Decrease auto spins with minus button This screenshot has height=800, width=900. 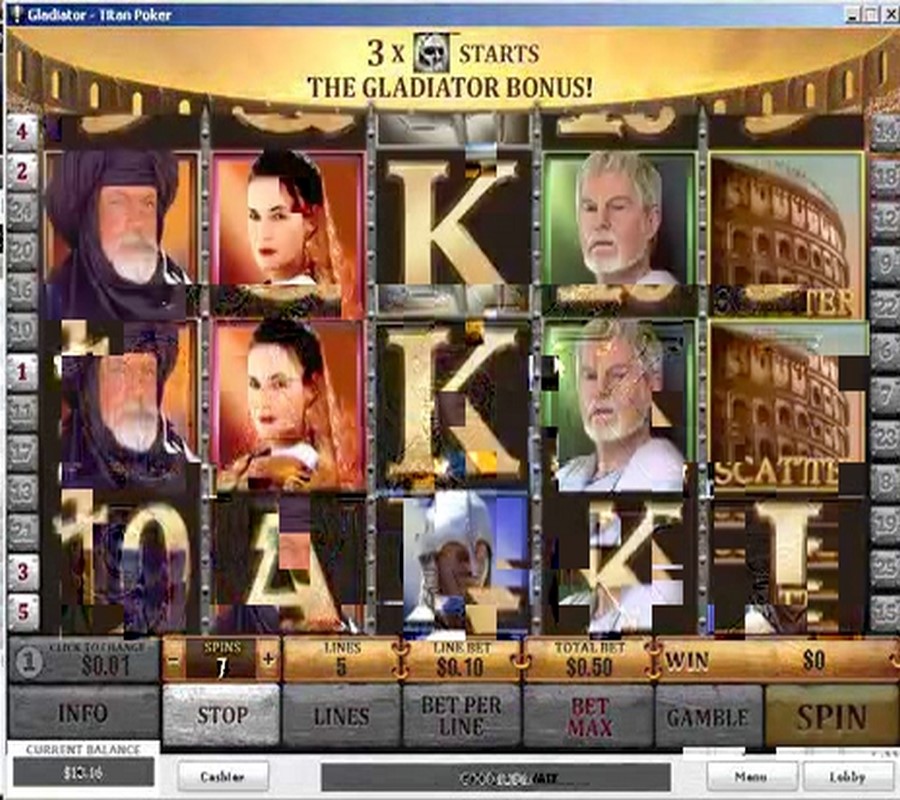tap(174, 659)
